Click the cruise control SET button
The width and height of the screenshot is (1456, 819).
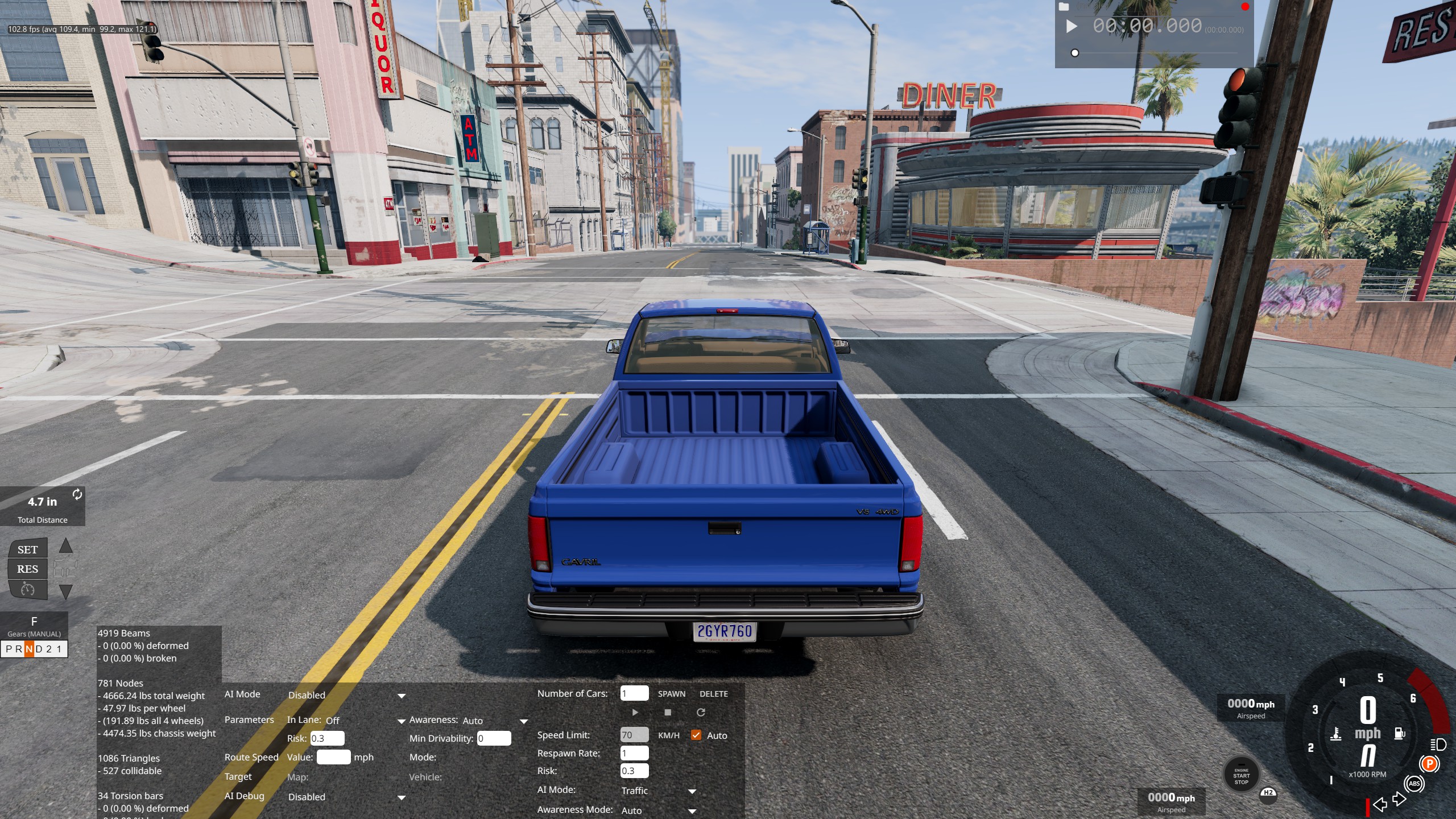pos(27,549)
